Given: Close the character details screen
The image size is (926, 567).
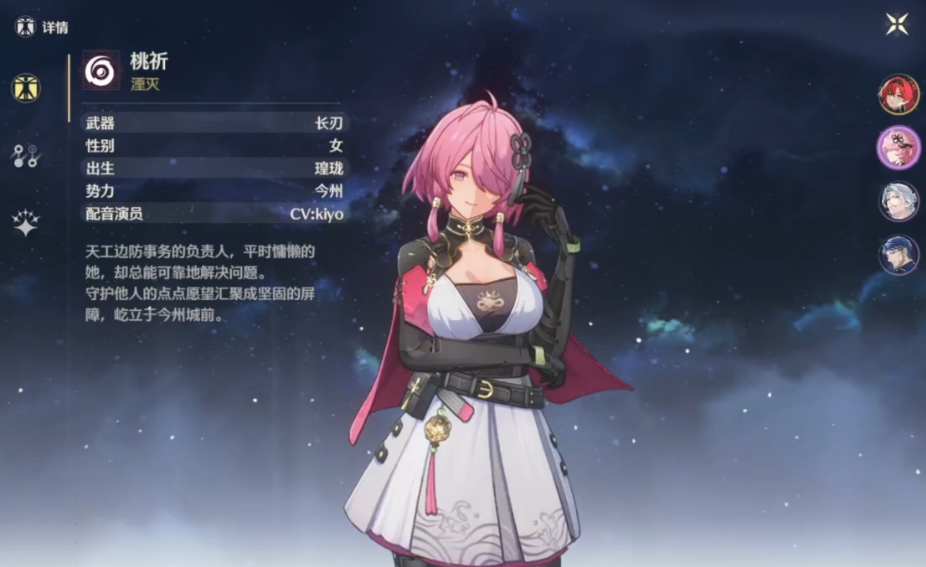Looking at the screenshot, I should click(x=897, y=24).
